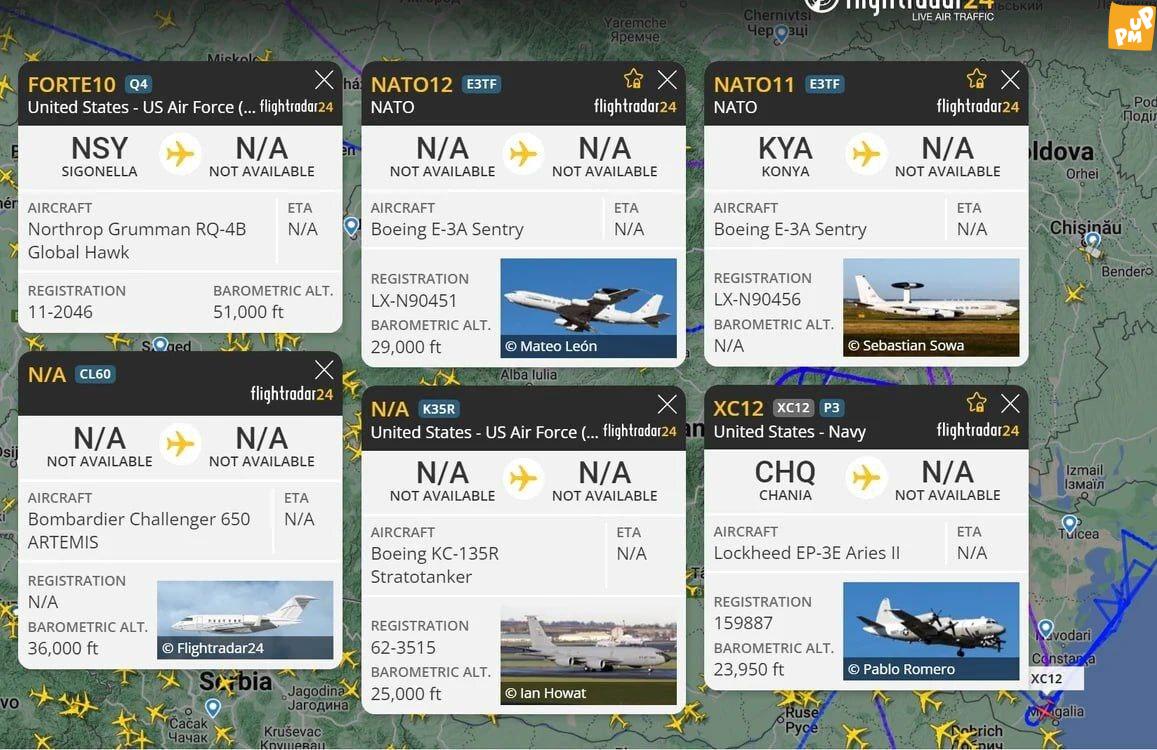Viewport: 1157px width, 750px height.
Task: View the Ian Howat KC-135R photo
Action: [588, 654]
